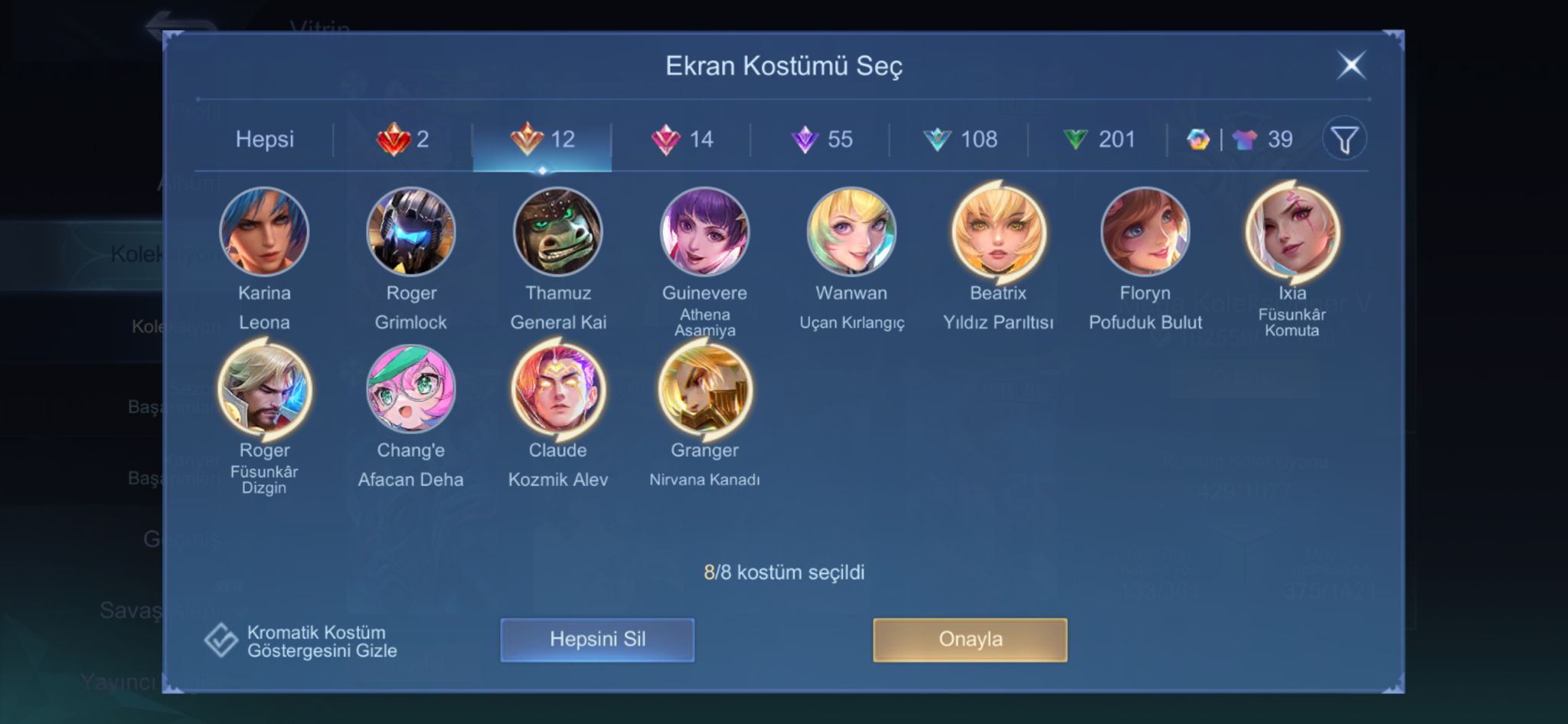Pick Thamuz's General Kai skin

click(558, 231)
